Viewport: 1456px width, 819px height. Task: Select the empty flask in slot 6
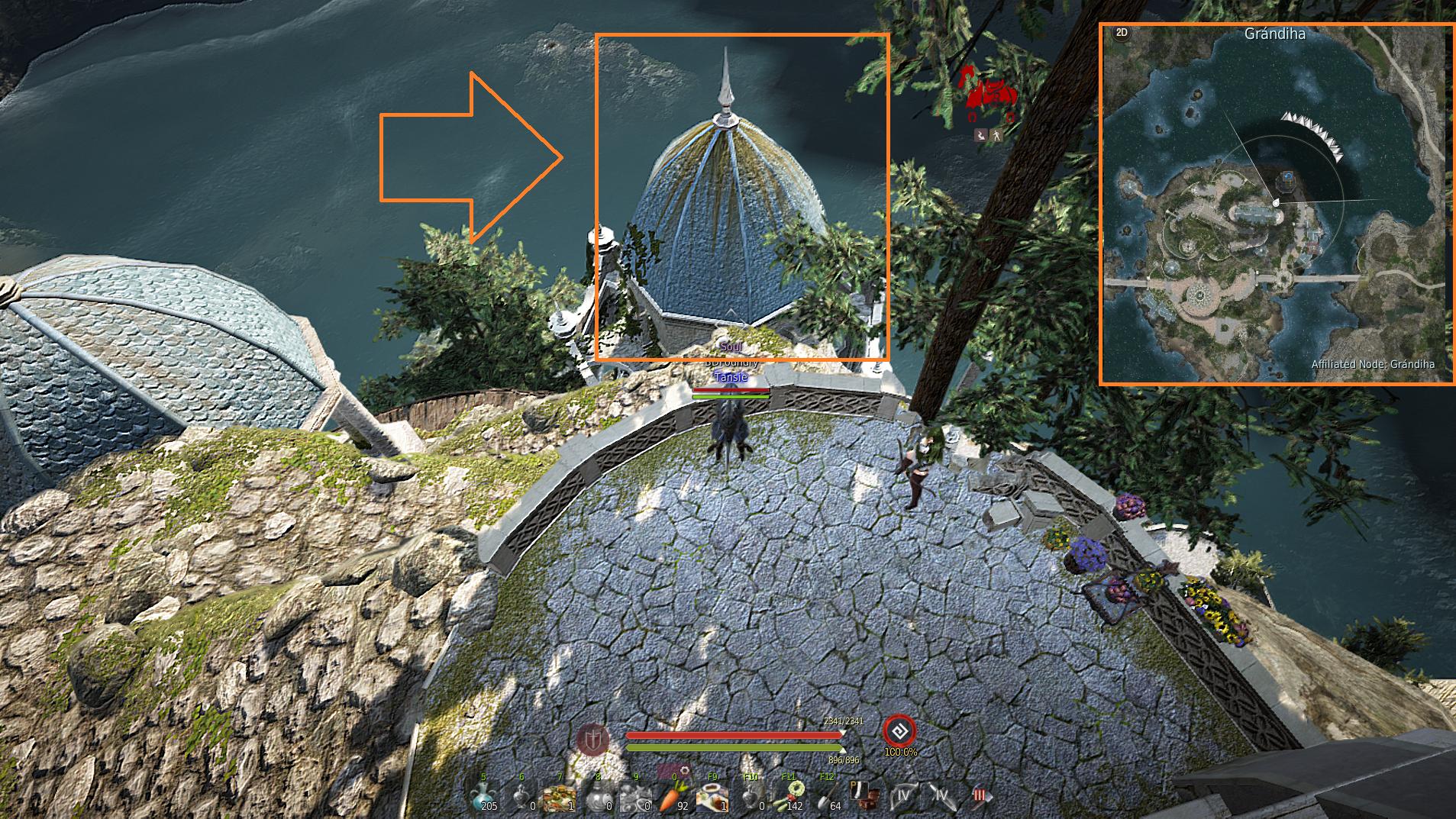(522, 797)
